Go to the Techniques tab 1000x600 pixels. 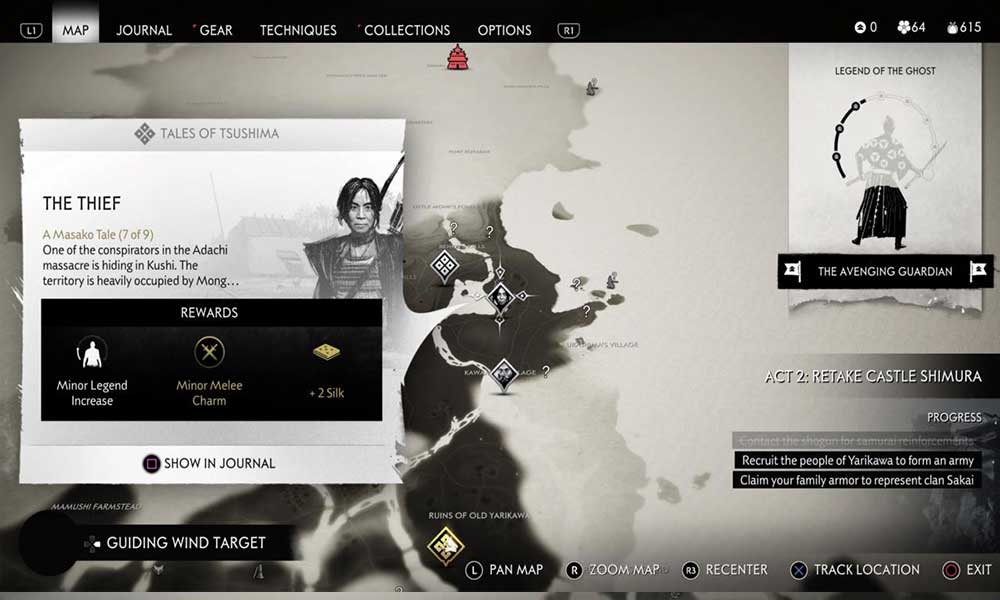click(297, 30)
